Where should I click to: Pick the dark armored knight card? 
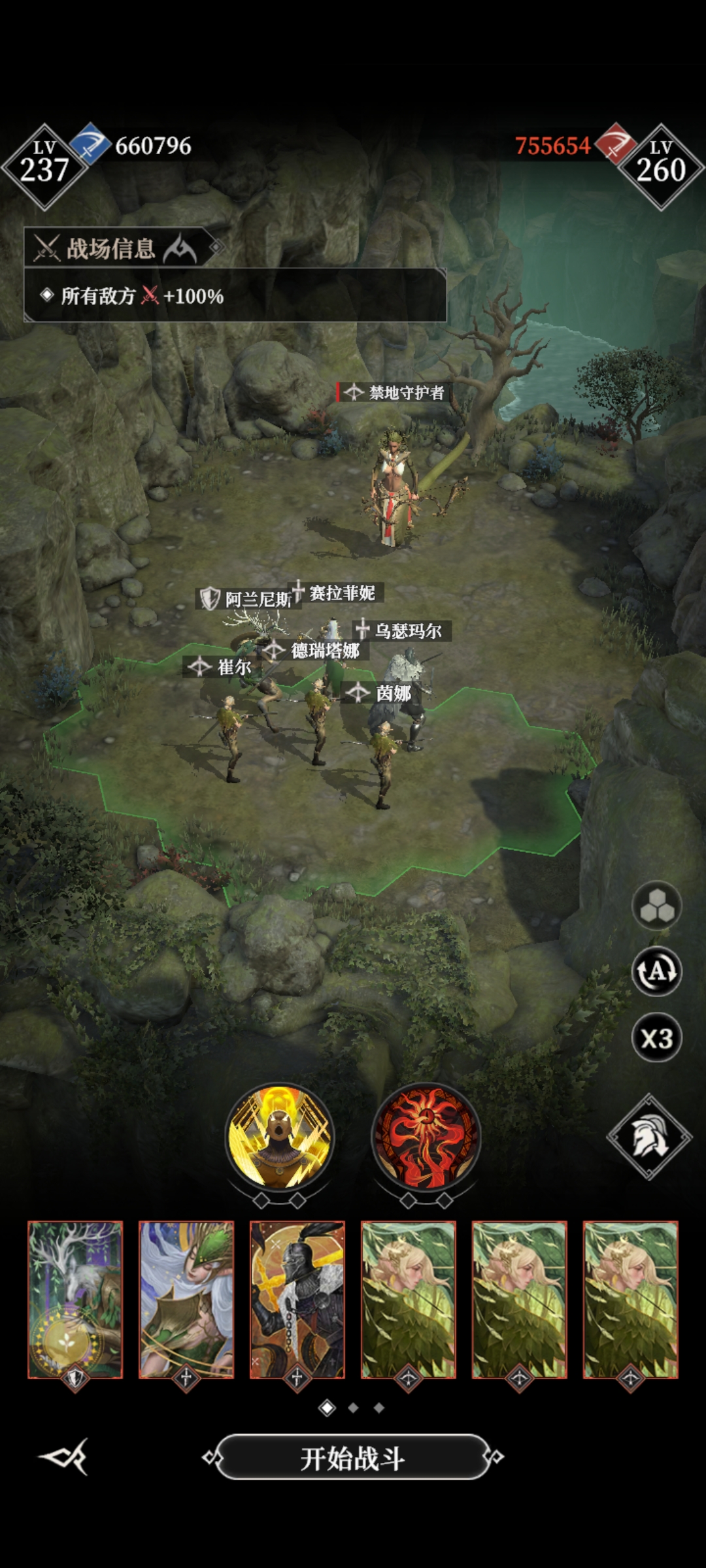click(297, 1299)
